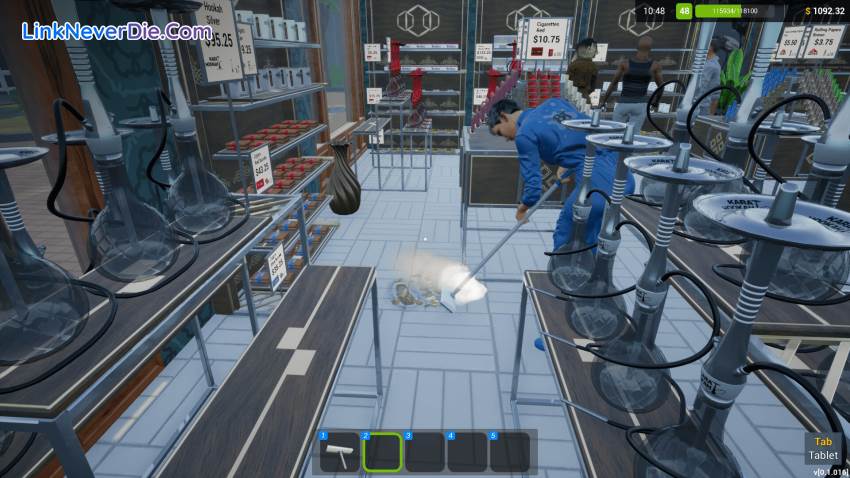The height and width of the screenshot is (478, 850).
Task: Click the green-highlighted hotbar slot 2
Action: [381, 452]
